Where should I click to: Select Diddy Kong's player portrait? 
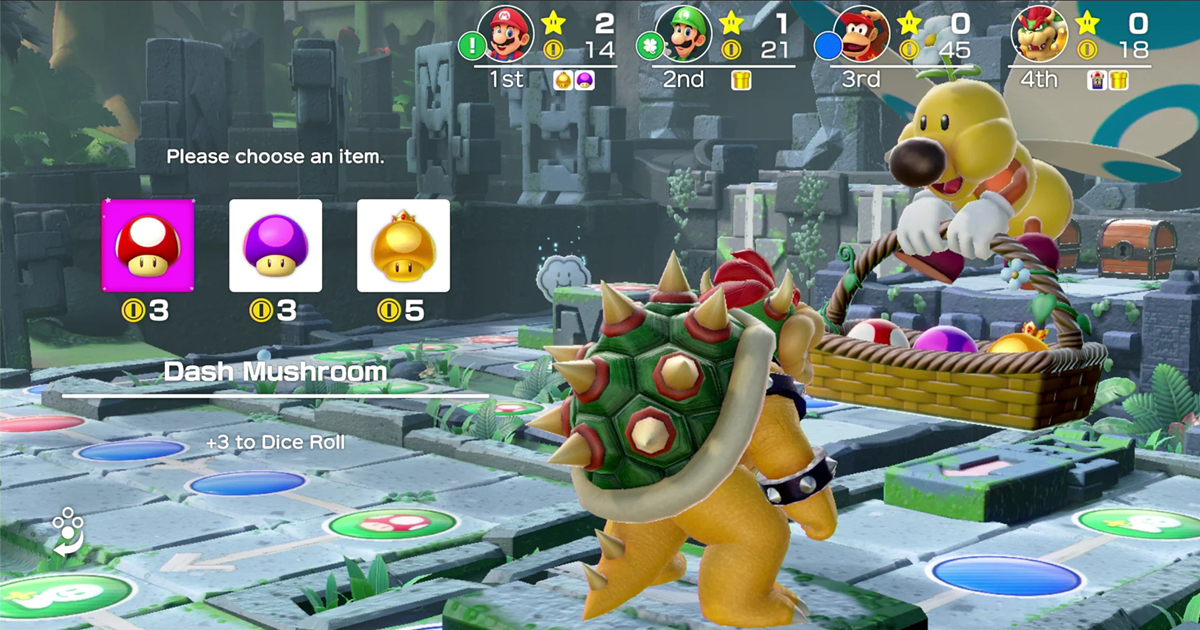pyautogui.click(x=862, y=34)
